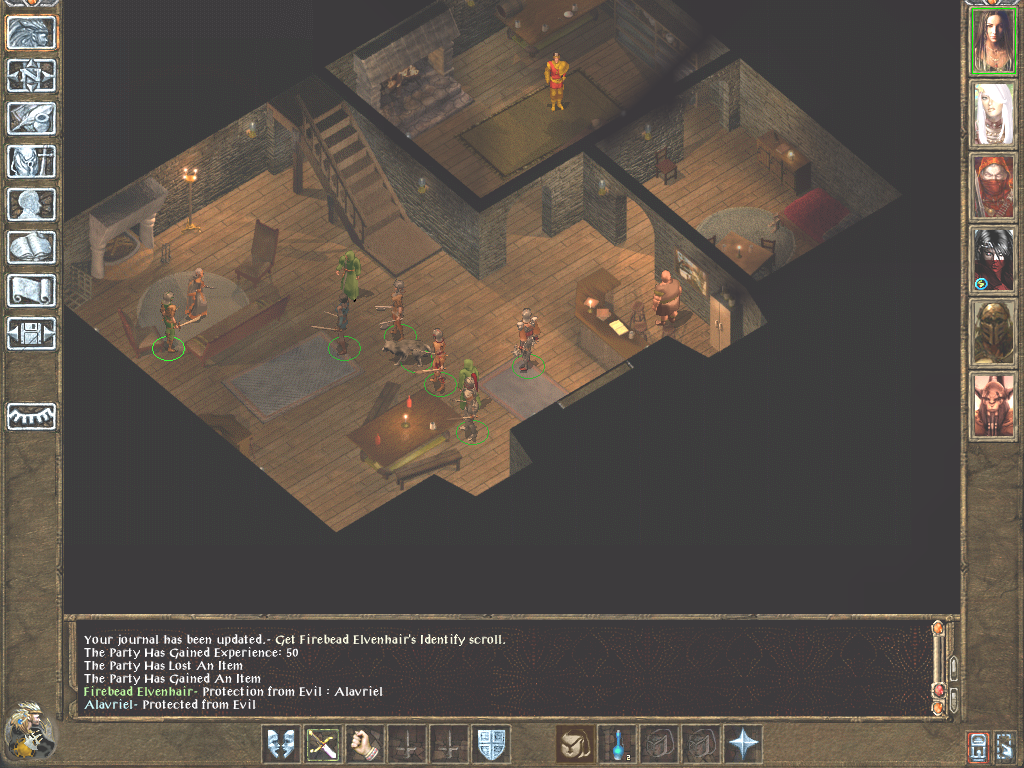Choose the sword weapon slot

click(x=322, y=744)
